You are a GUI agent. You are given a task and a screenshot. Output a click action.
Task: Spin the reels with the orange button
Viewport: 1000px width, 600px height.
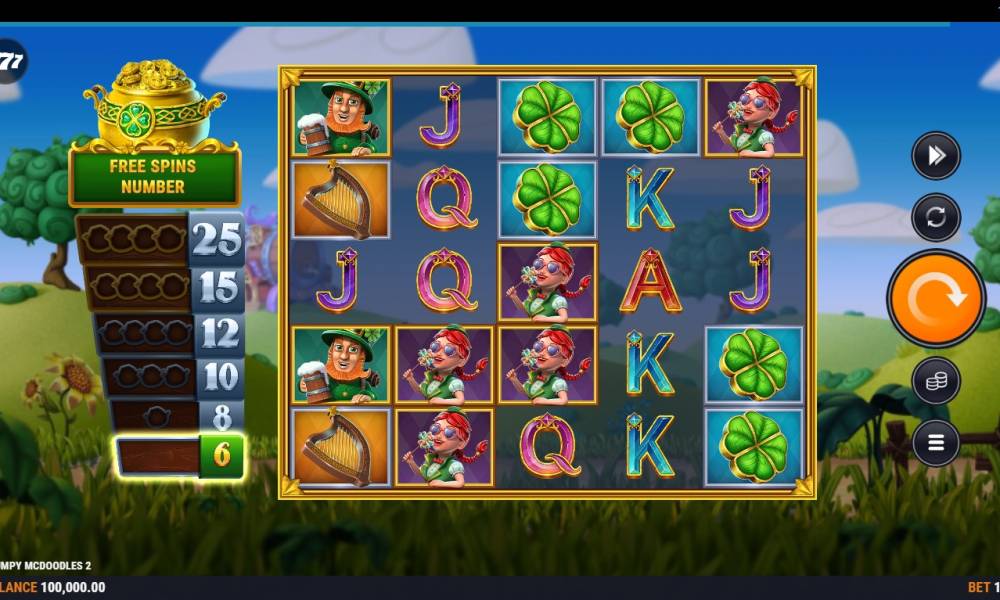point(936,298)
